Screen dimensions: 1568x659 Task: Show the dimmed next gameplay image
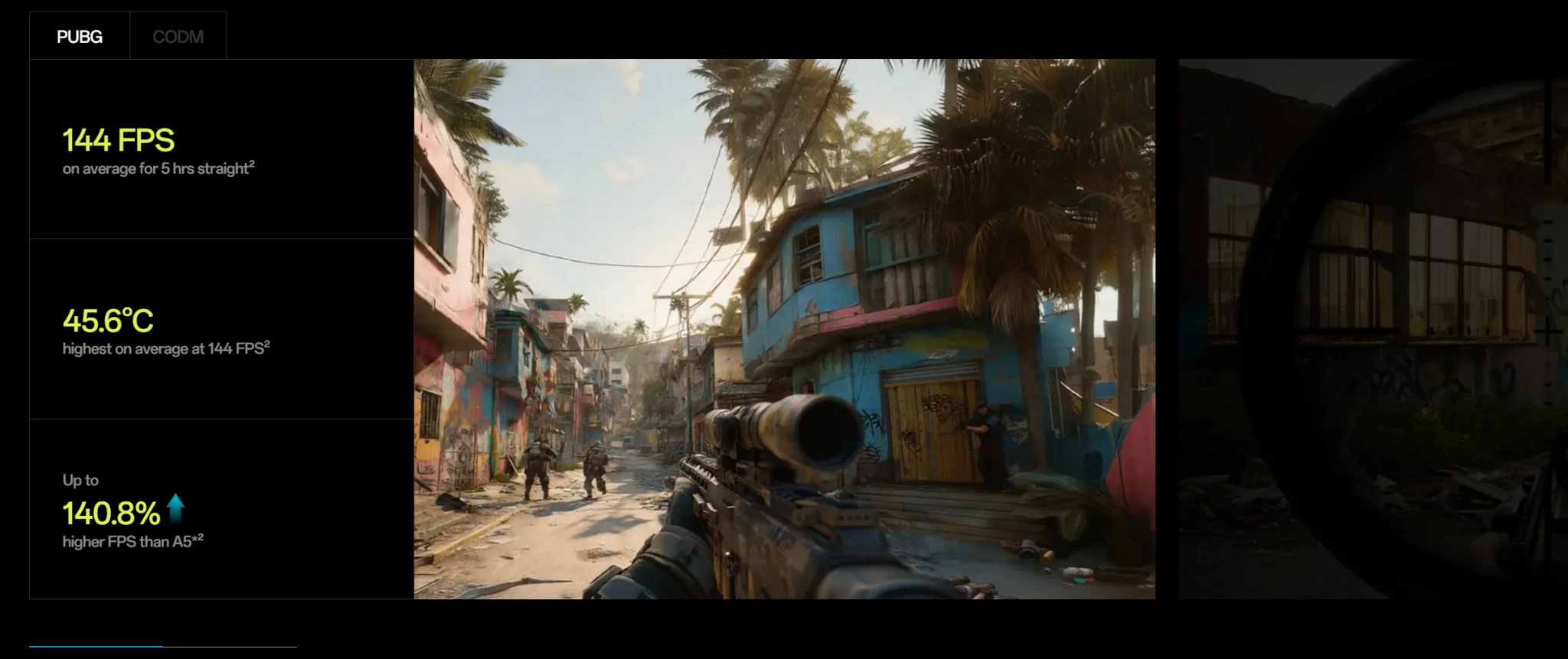[1372, 329]
